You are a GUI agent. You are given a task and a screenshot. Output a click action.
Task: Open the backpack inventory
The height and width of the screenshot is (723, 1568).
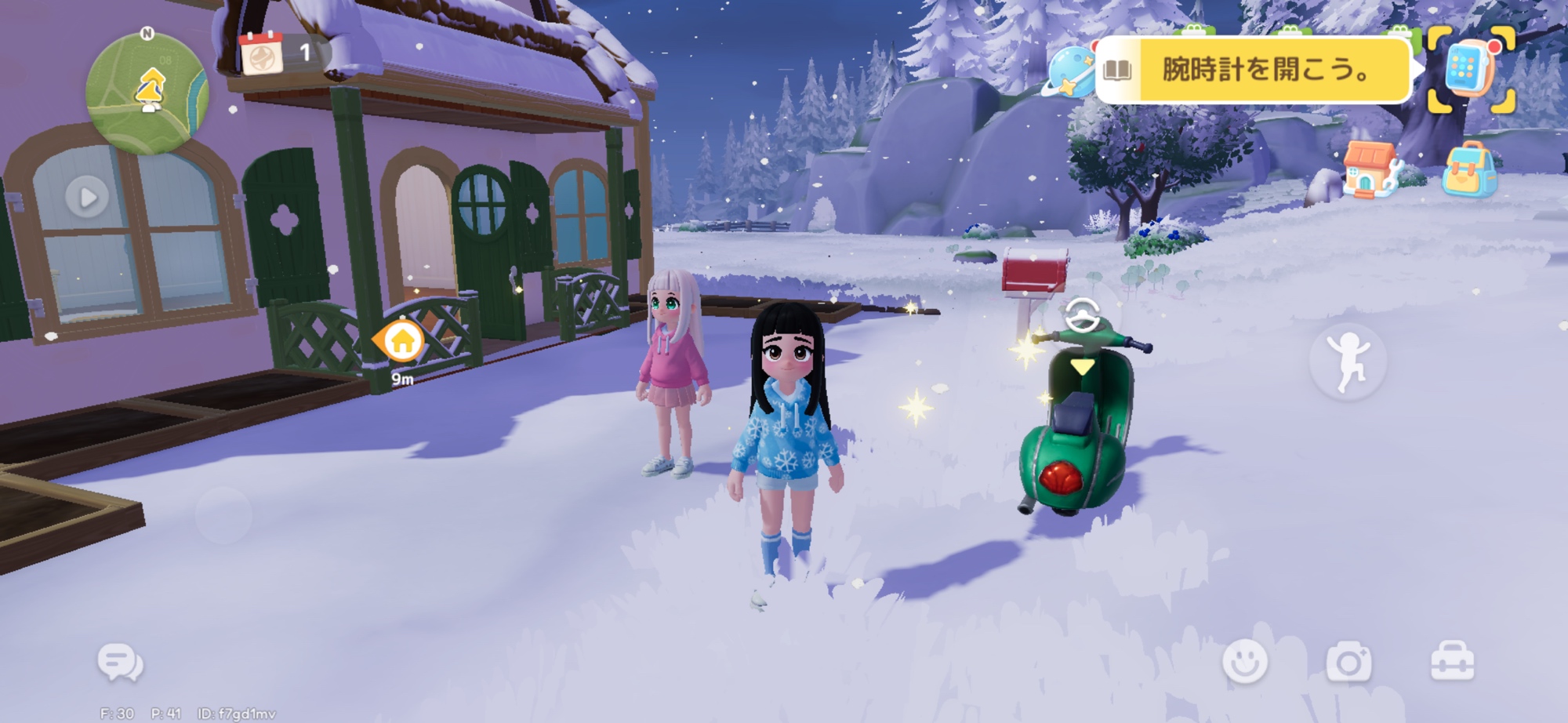pos(1469,170)
